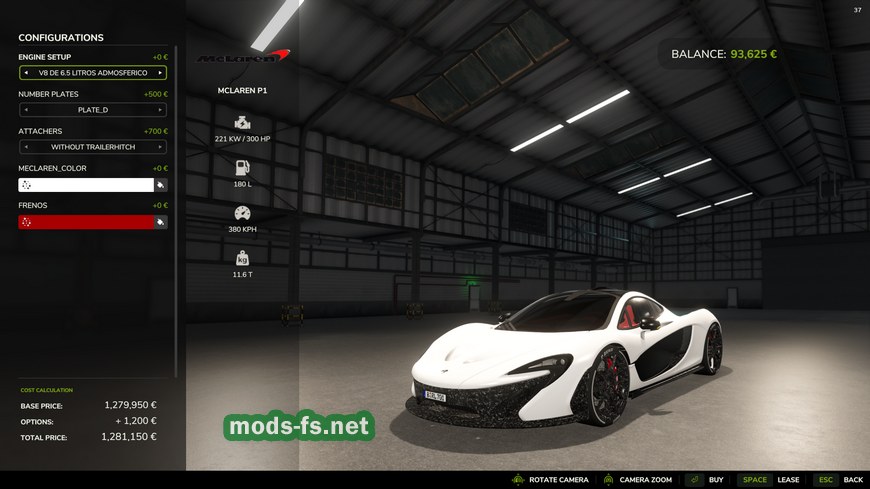The height and width of the screenshot is (489, 870).
Task: Go back from the shop configuration
Action: click(839, 480)
